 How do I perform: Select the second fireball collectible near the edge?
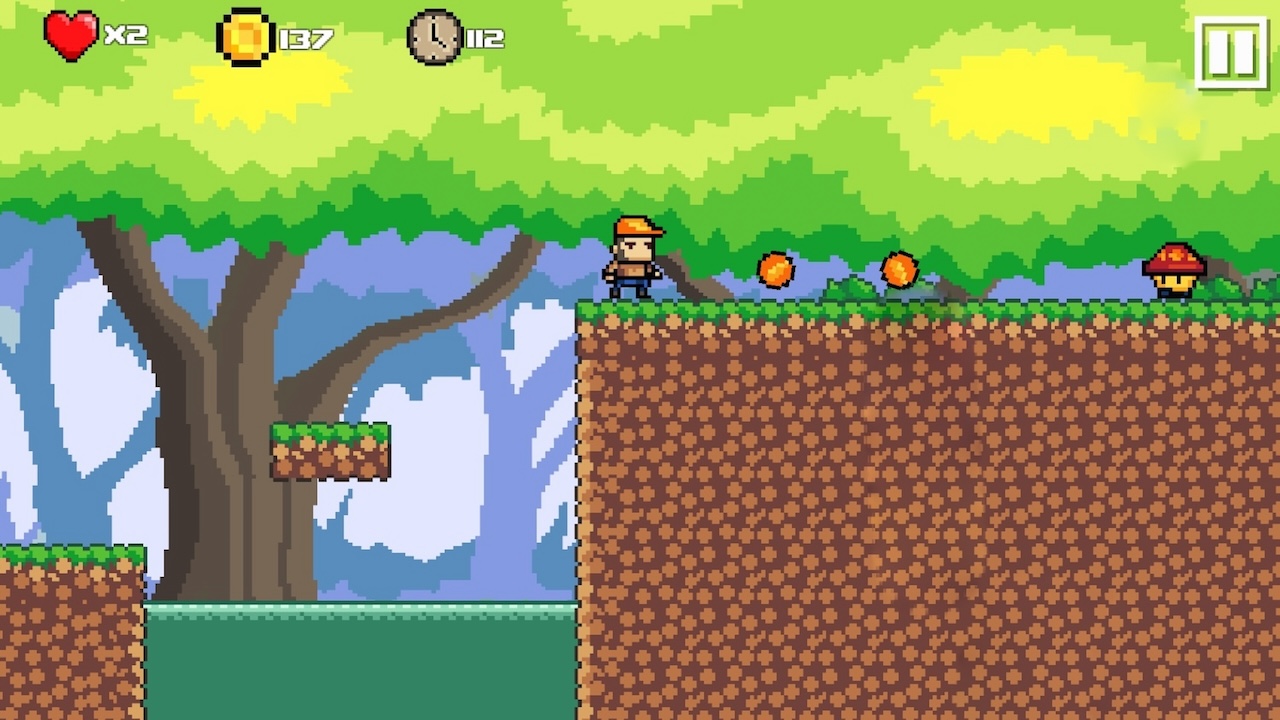point(901,268)
